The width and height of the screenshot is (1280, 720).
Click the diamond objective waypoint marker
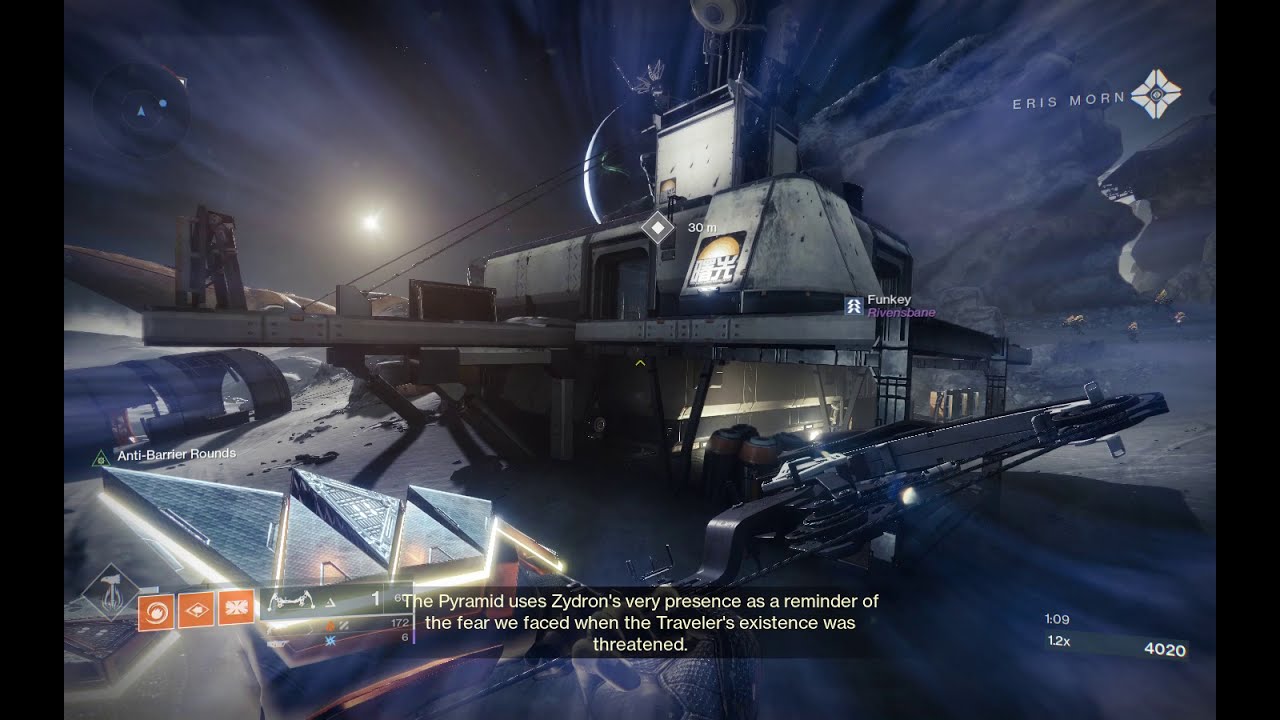657,228
